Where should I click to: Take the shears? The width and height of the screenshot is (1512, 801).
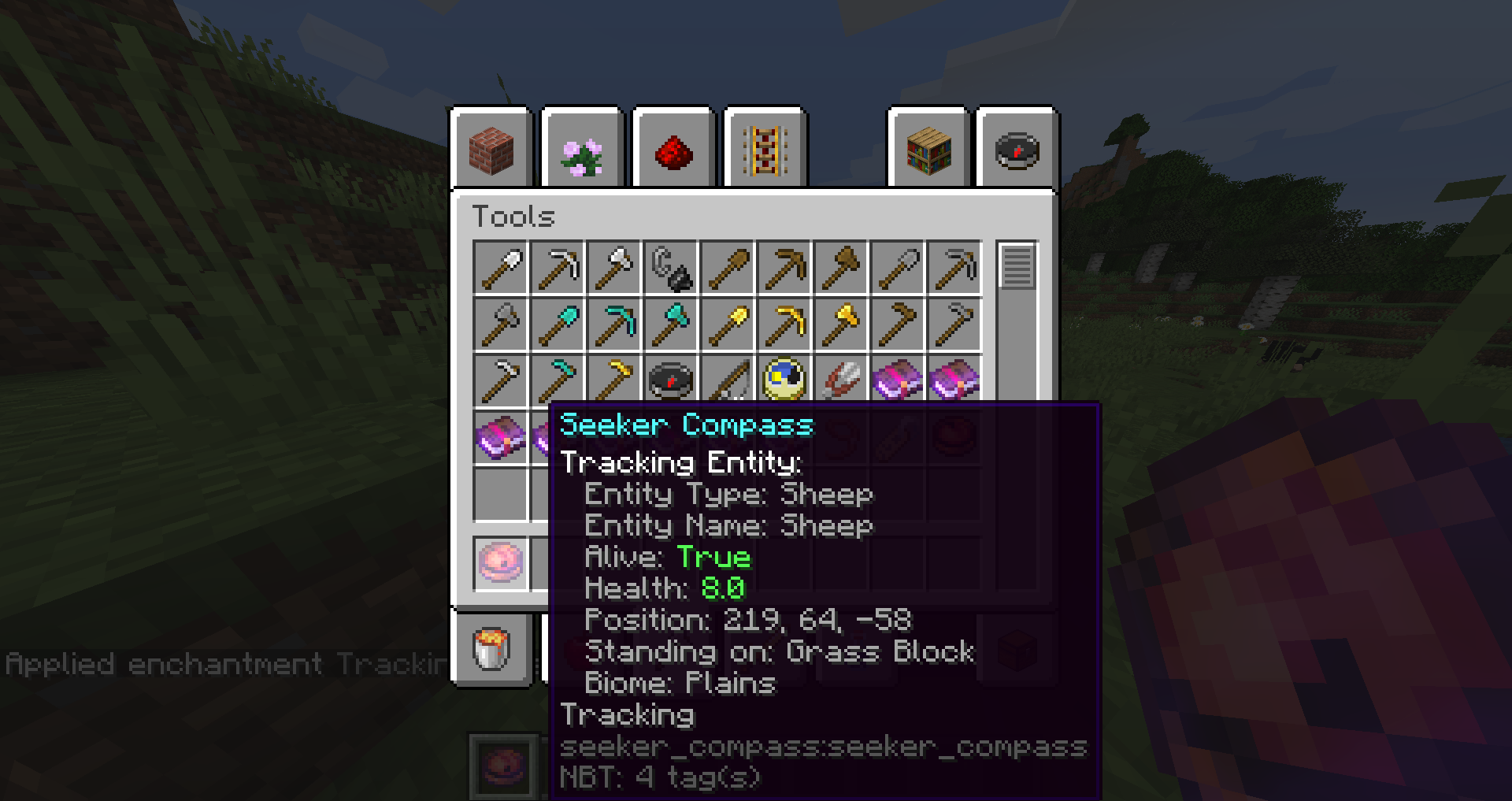coord(841,380)
